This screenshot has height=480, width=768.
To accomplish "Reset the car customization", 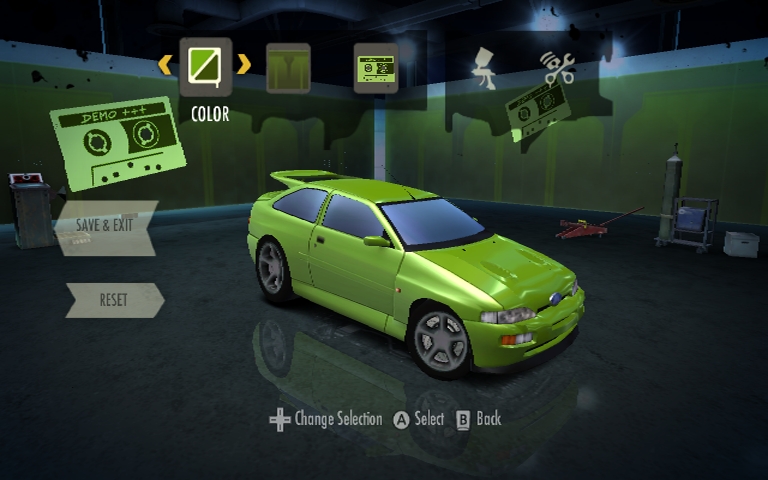I will 113,300.
